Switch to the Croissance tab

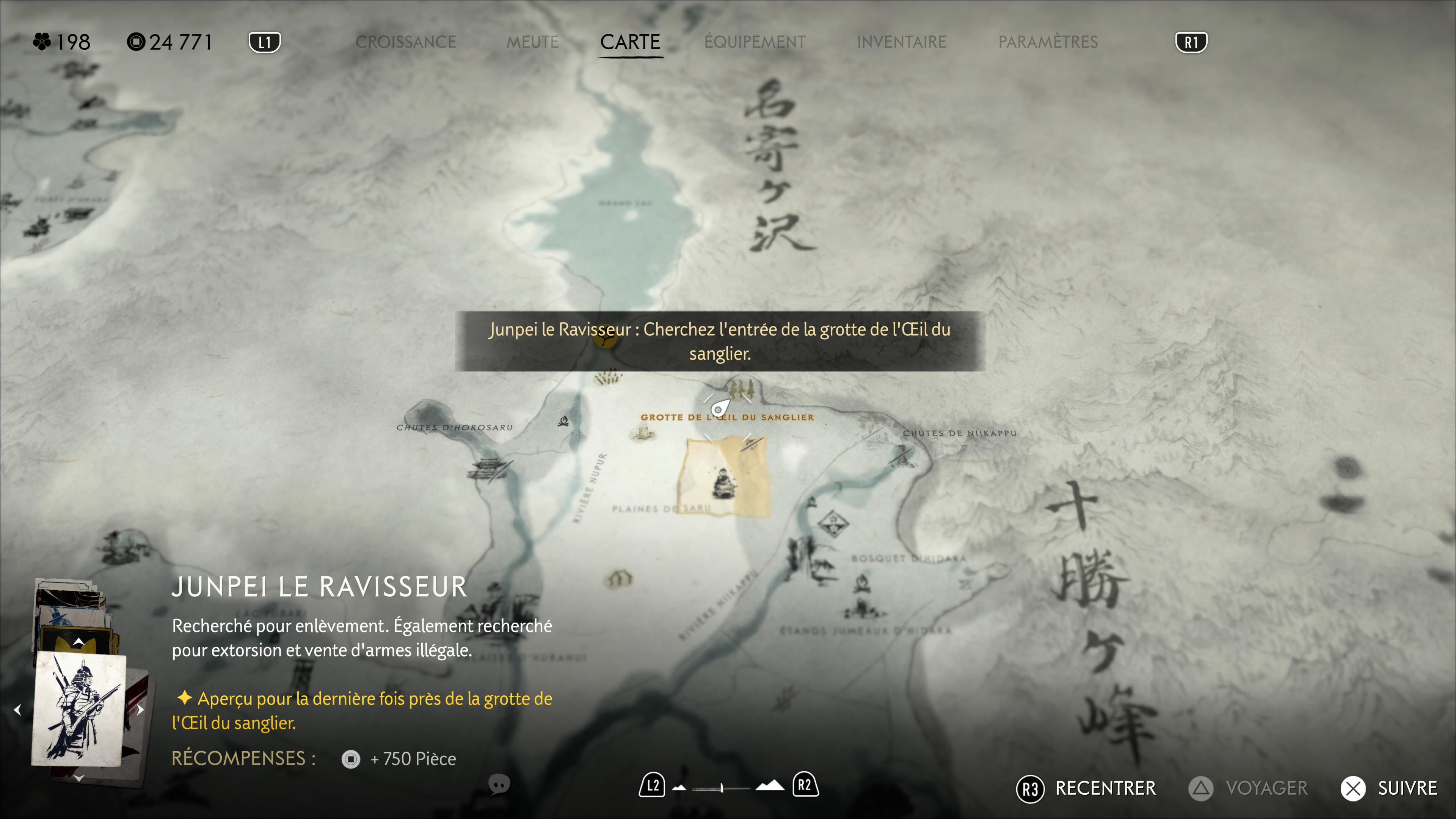[x=405, y=42]
